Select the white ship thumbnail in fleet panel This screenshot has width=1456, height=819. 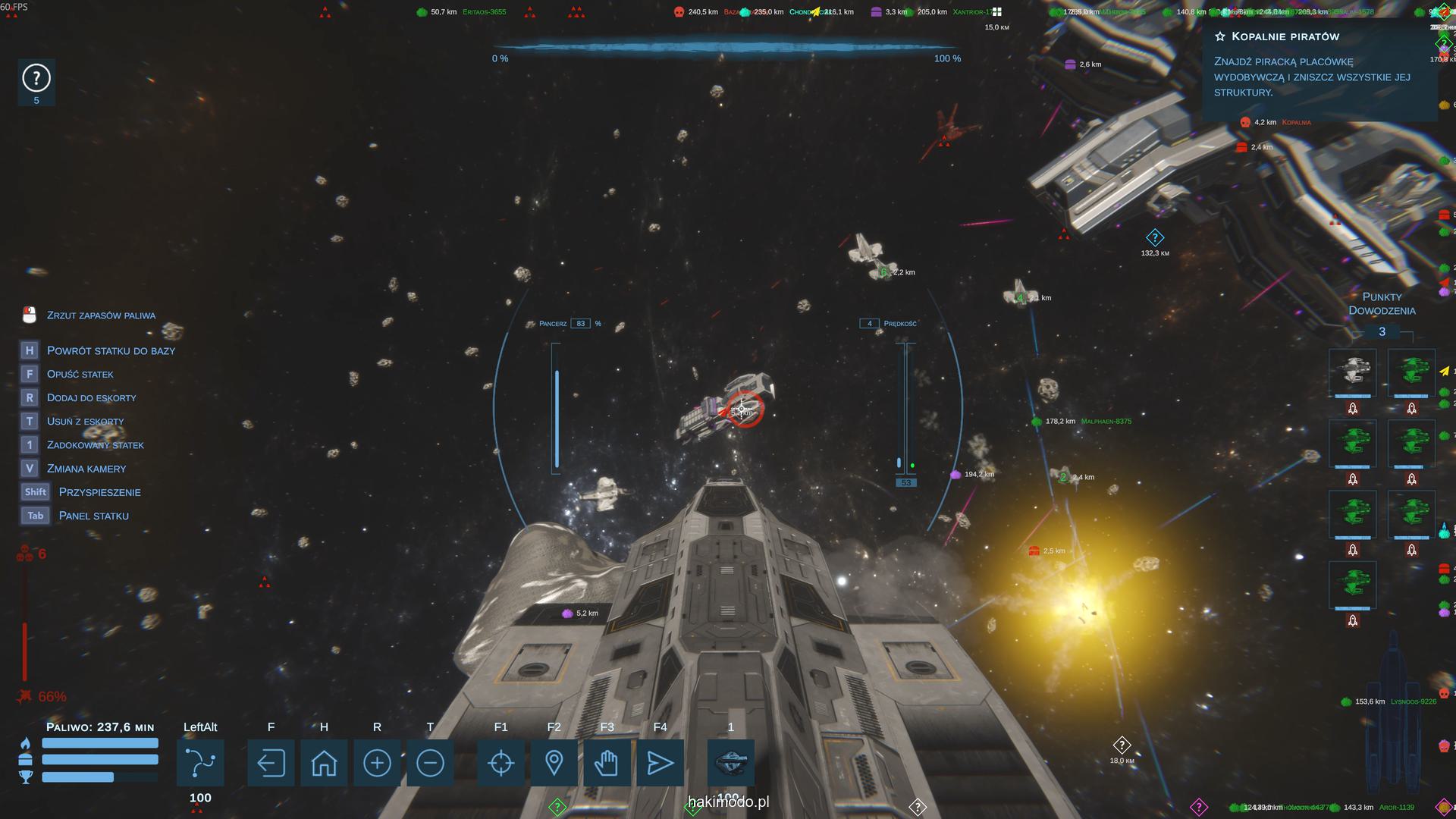pos(1352,372)
